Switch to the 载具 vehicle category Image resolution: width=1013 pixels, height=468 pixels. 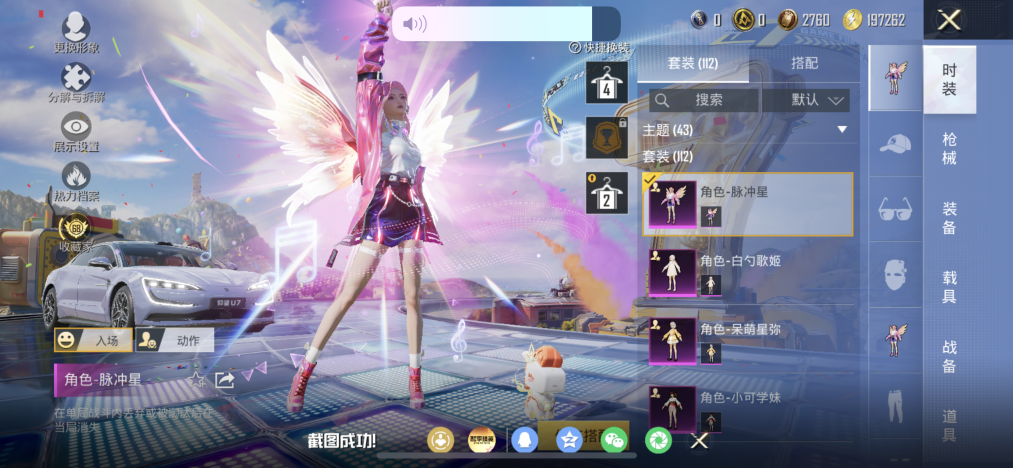click(x=949, y=284)
